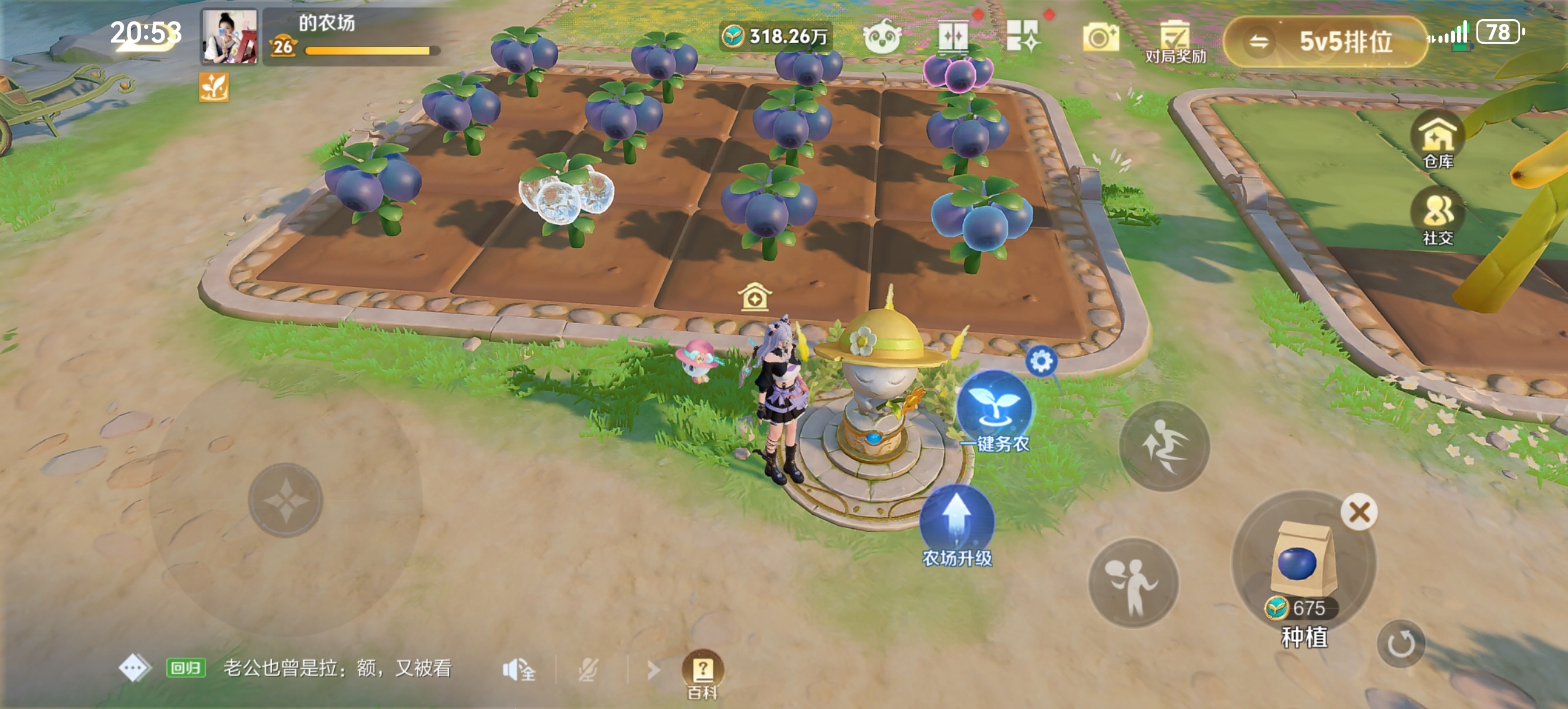This screenshot has width=1568, height=709.
Task: Switch to 5v5排位 ranked mode
Action: 1325,41
